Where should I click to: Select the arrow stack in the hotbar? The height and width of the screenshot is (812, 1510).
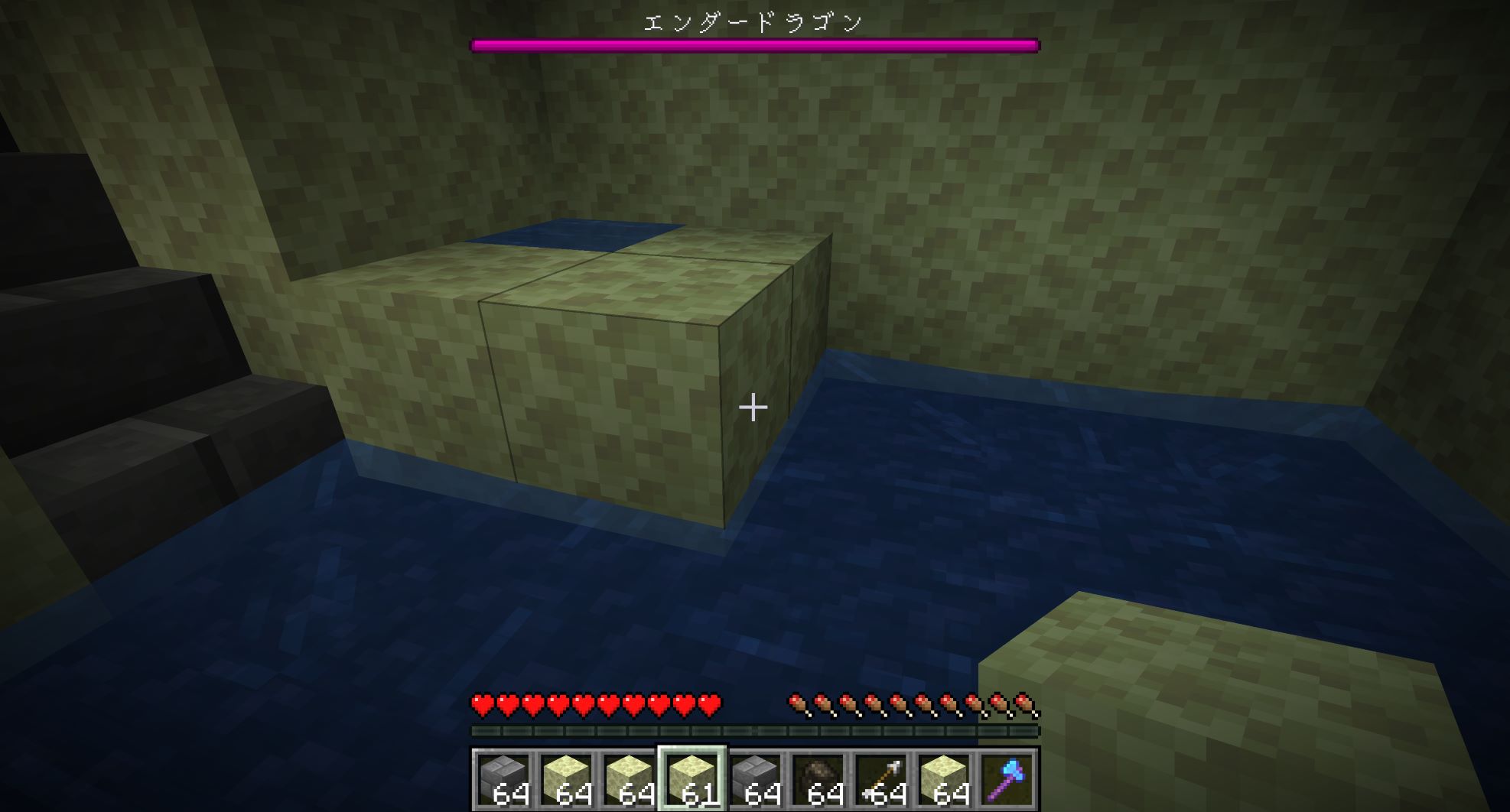coord(880,779)
